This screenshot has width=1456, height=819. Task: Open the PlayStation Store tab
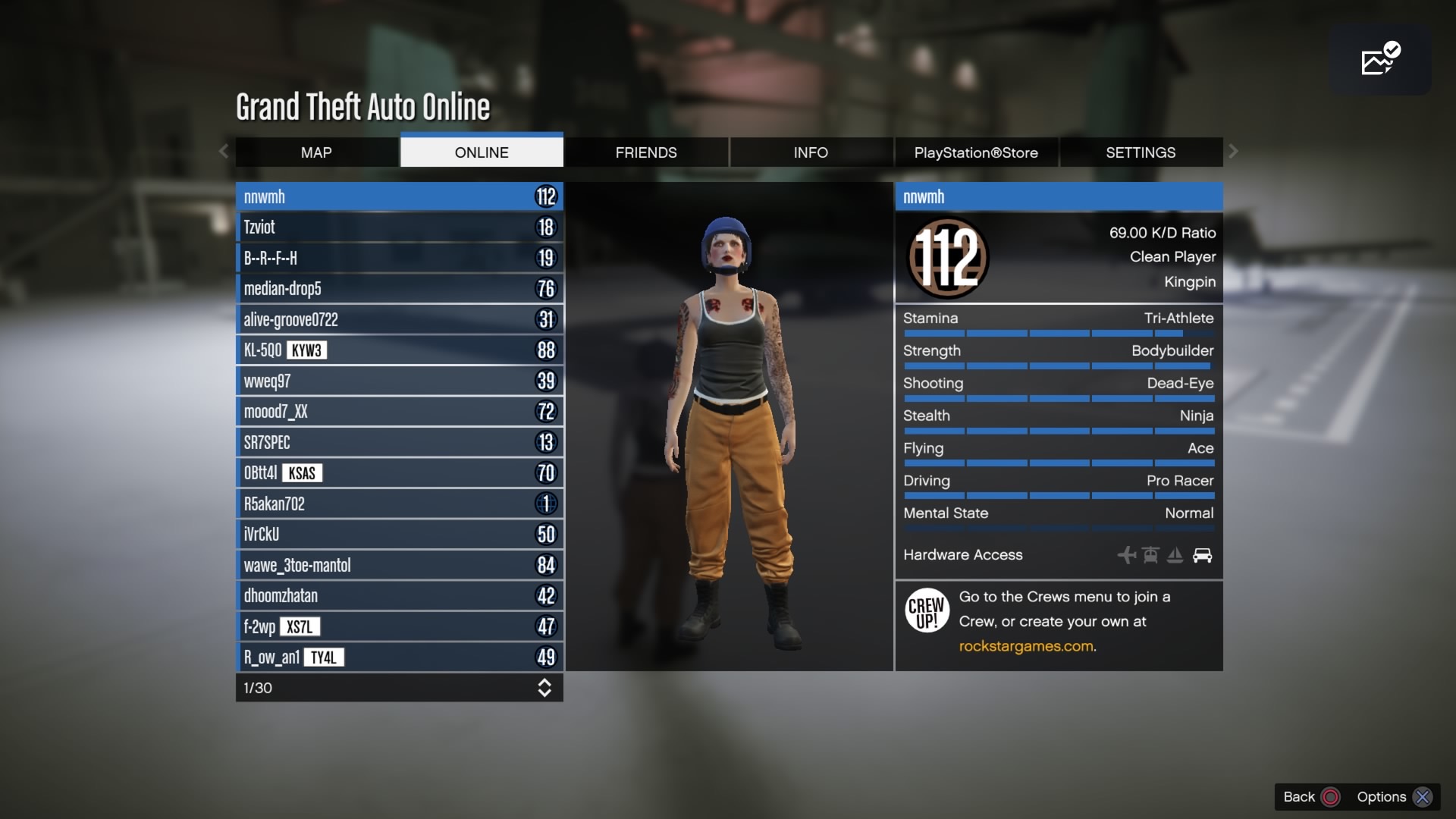point(976,152)
